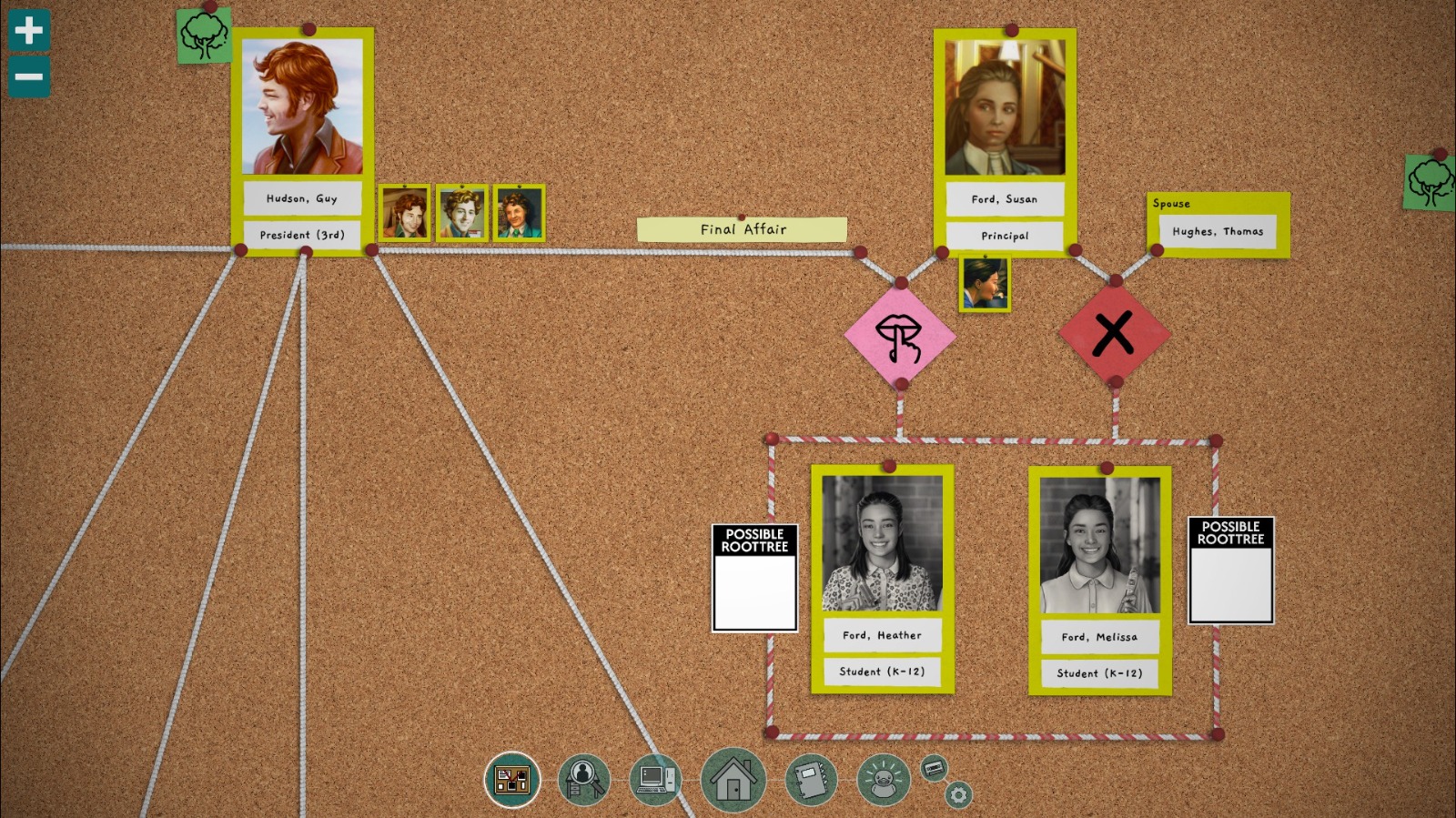Click the left POSSIBLE ROOTTREE card
The width and height of the screenshot is (1456, 818).
point(754,576)
